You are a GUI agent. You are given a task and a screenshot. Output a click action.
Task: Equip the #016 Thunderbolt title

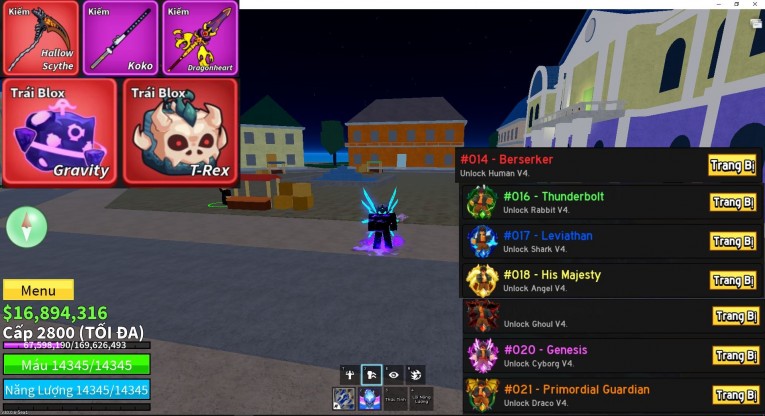[733, 203]
